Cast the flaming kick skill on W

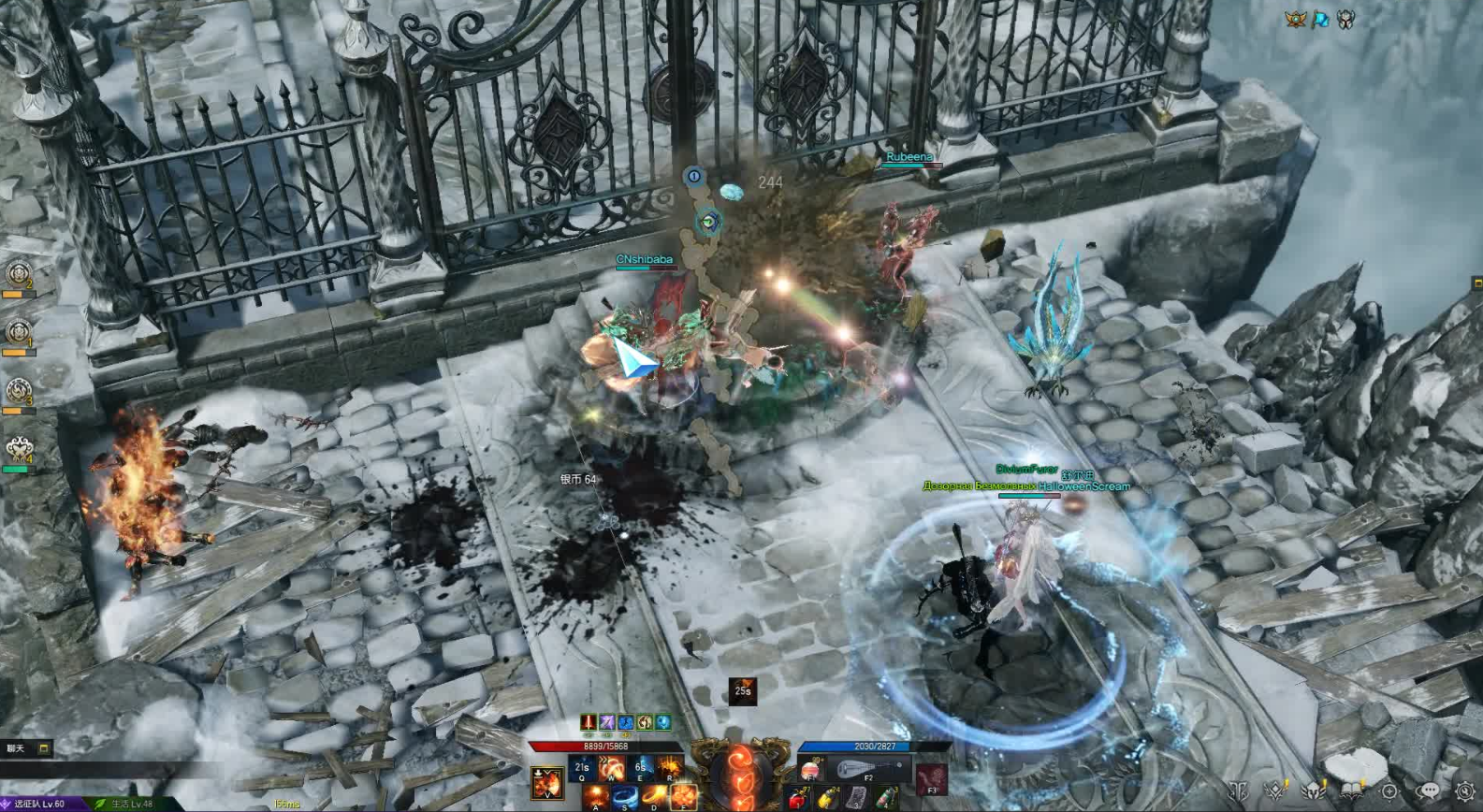(x=612, y=769)
